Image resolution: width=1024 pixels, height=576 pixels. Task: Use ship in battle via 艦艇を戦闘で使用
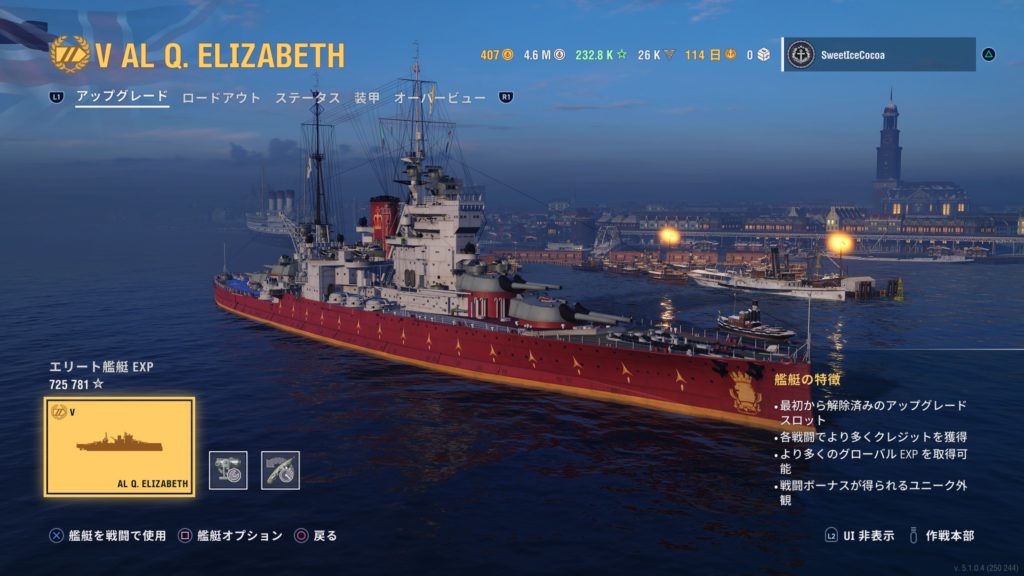(x=108, y=536)
